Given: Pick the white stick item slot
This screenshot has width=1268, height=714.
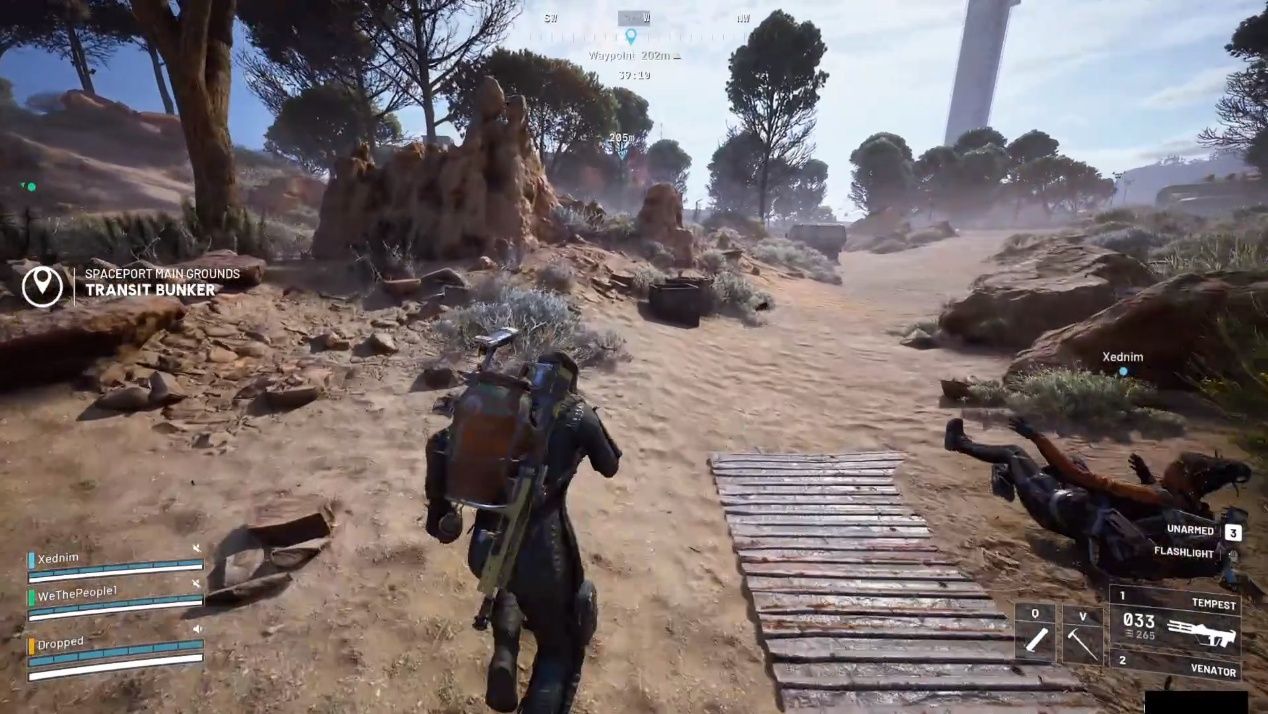Looking at the screenshot, I should 1034,634.
